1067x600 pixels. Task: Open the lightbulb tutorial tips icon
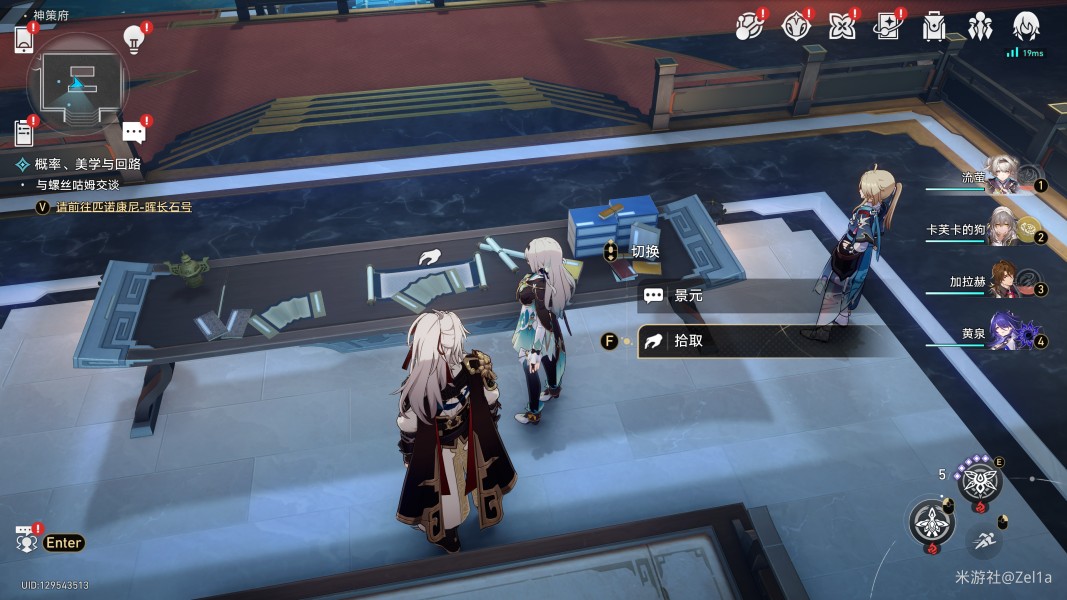point(133,40)
